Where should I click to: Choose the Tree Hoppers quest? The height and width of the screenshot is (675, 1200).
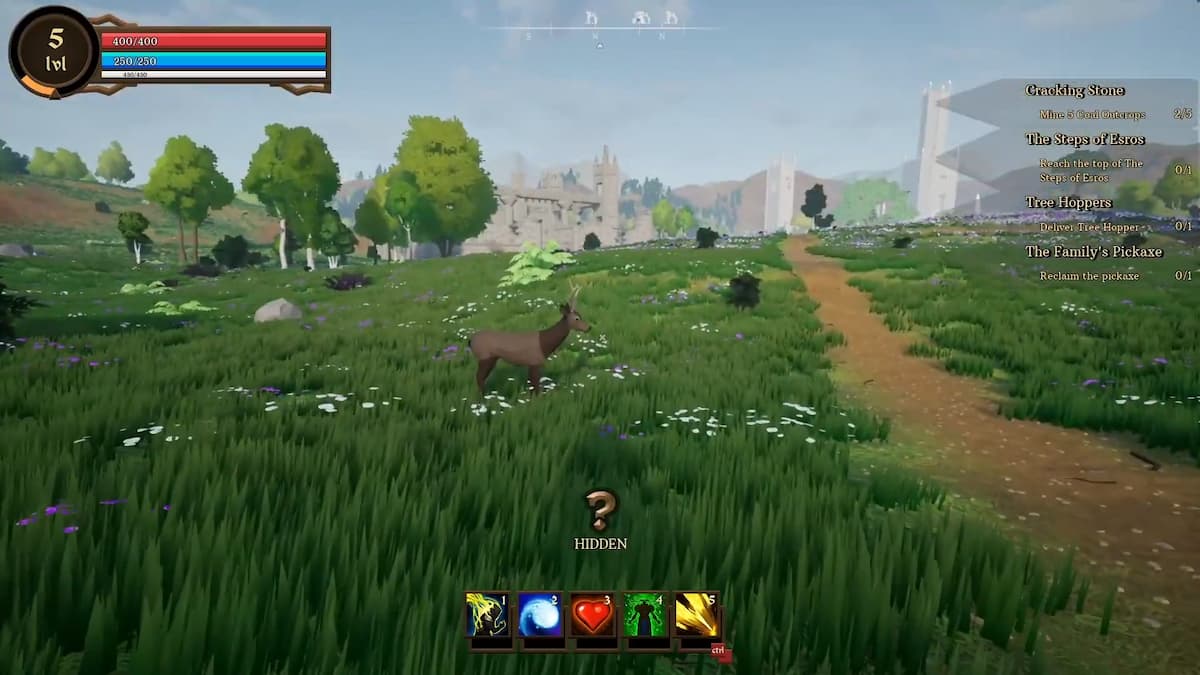pos(1068,202)
